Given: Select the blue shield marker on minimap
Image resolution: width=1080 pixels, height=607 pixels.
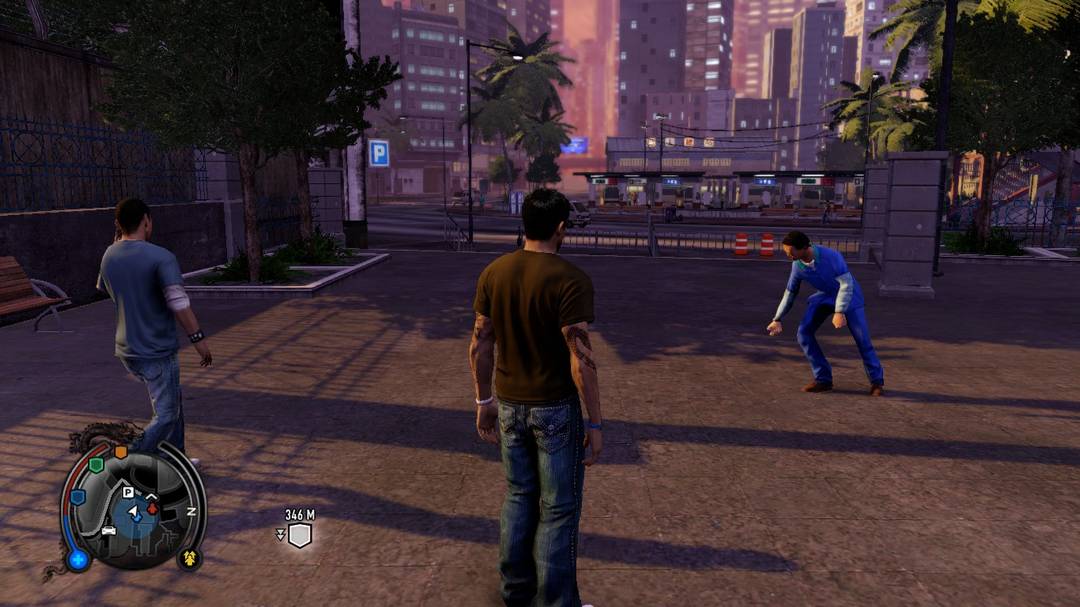Looking at the screenshot, I should 77,497.
